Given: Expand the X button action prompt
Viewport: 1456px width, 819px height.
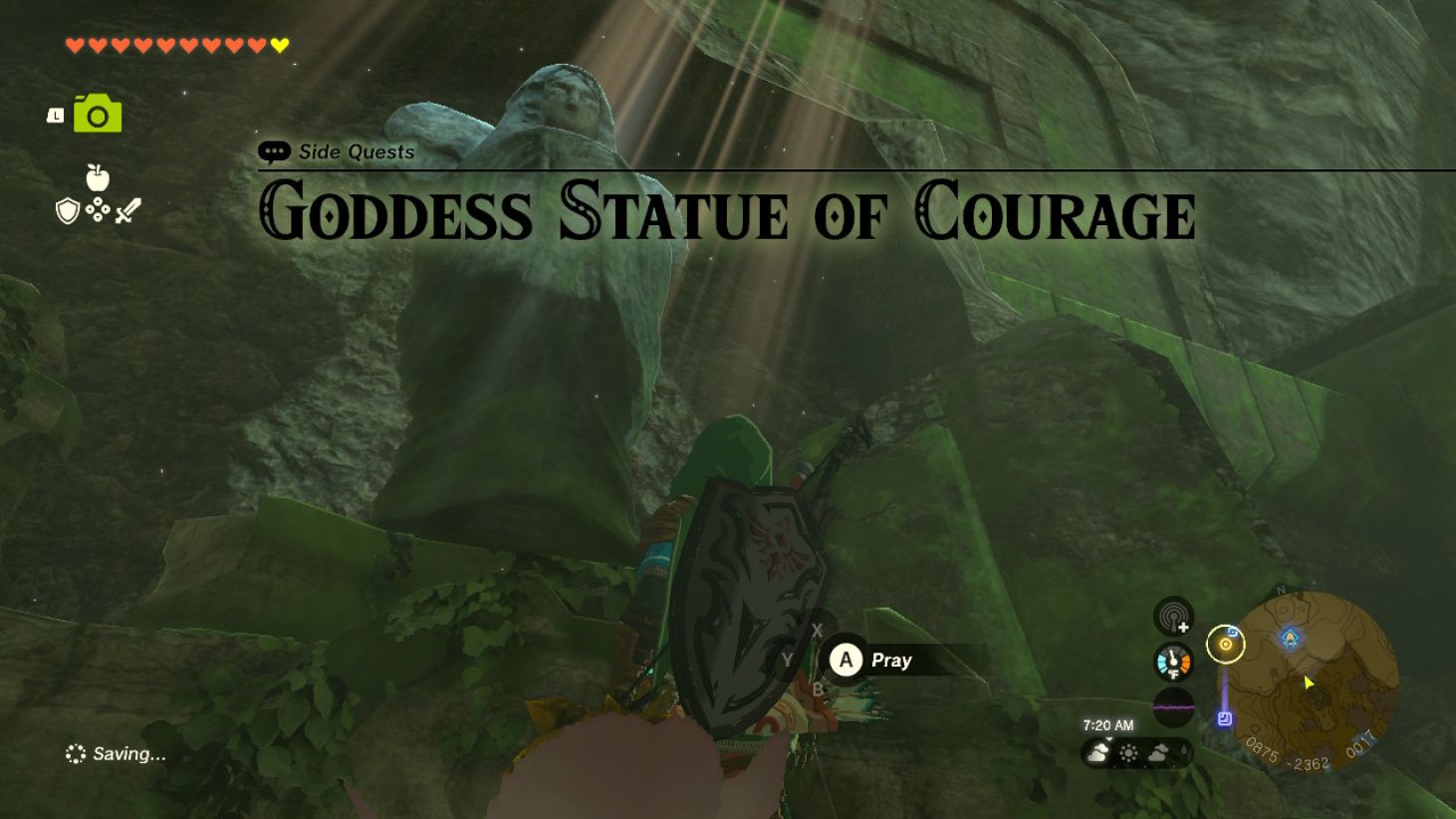Looking at the screenshot, I should [x=818, y=629].
